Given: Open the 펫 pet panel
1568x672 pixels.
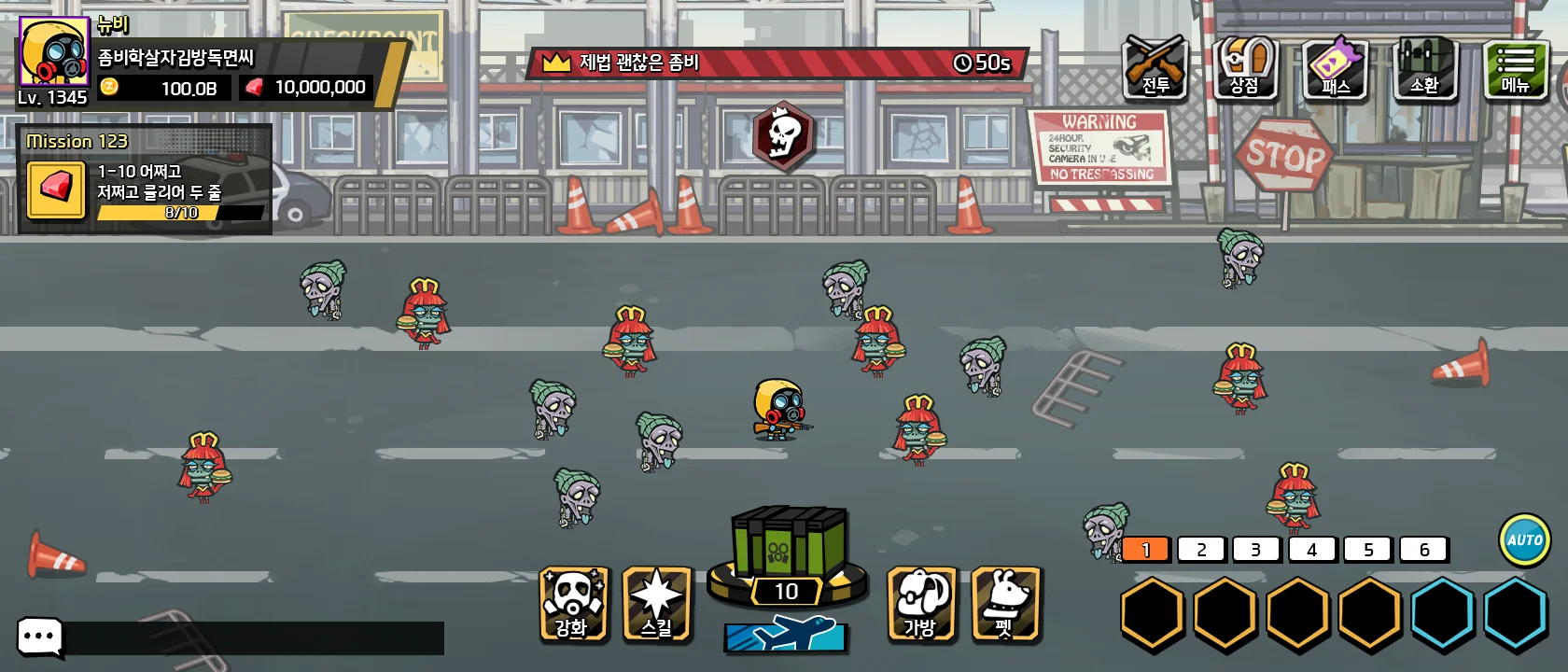Looking at the screenshot, I should [1004, 604].
